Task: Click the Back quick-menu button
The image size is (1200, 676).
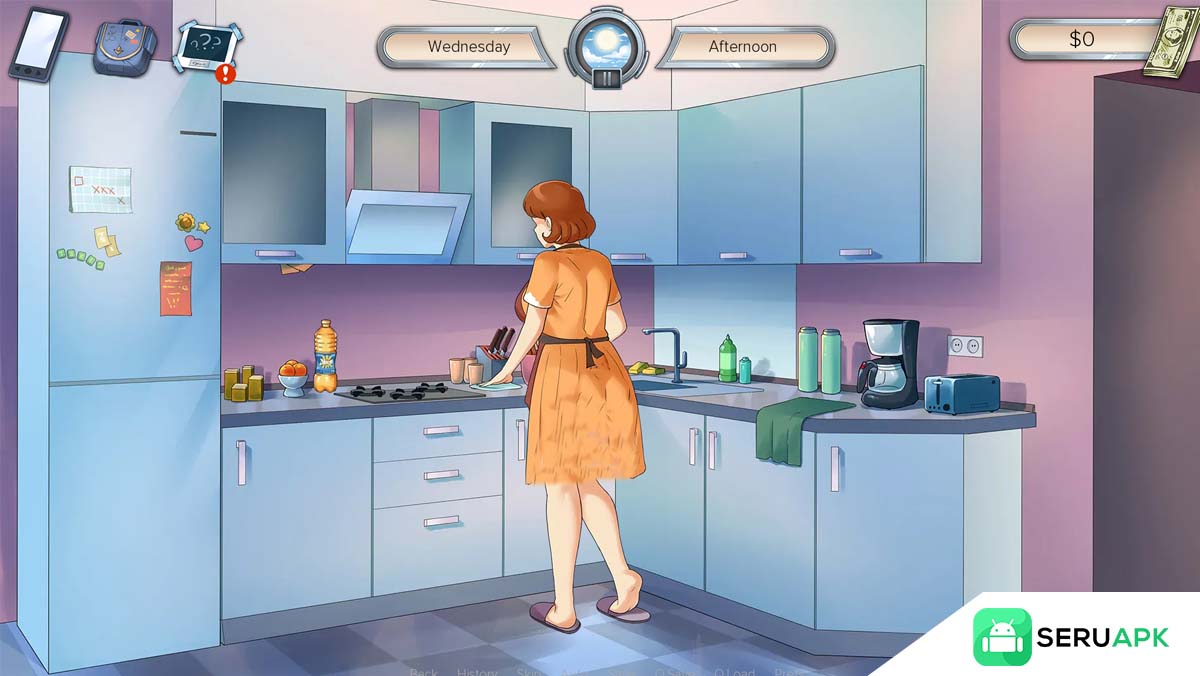Action: (x=423, y=671)
